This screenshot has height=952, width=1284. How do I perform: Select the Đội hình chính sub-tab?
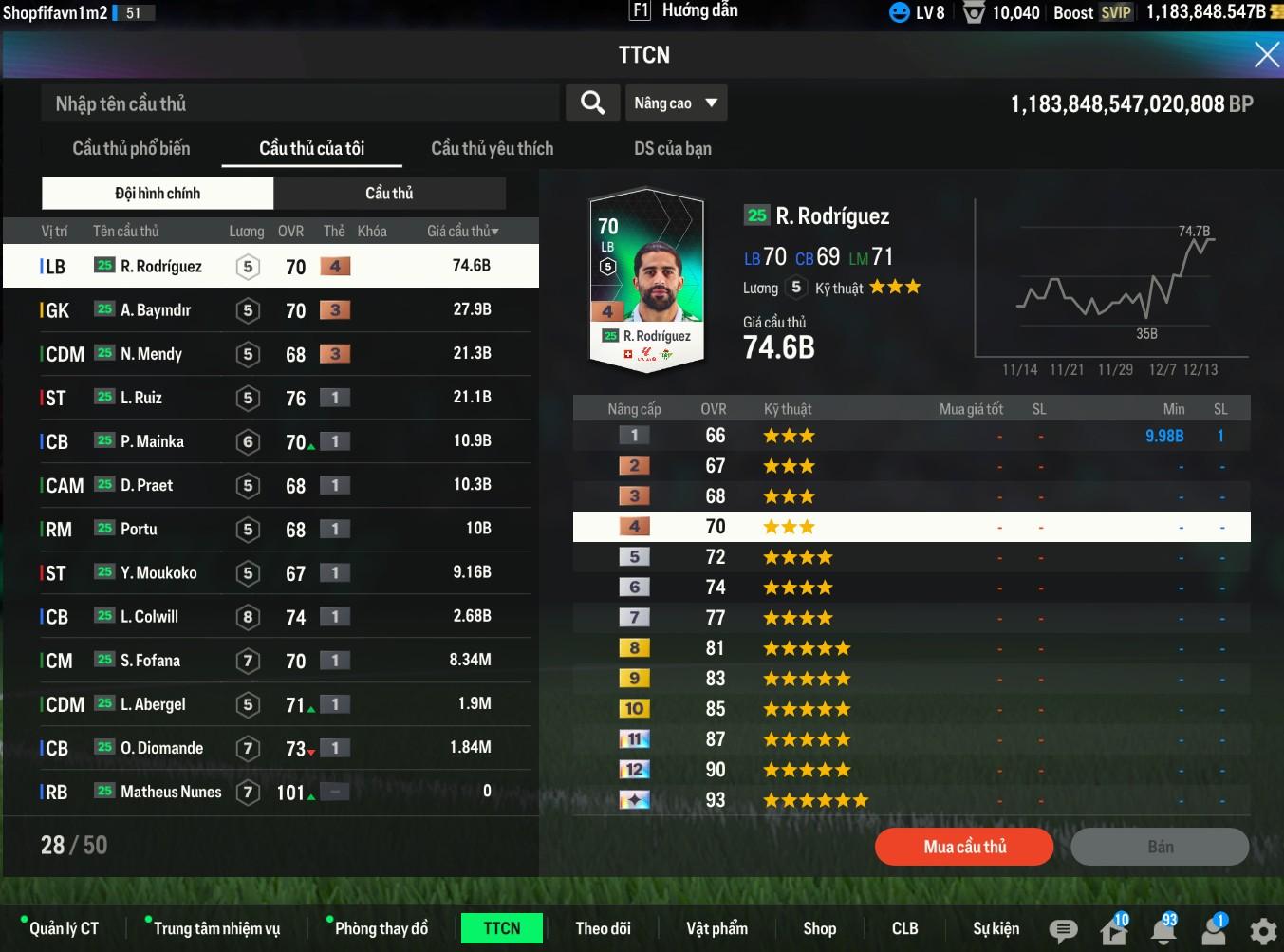(x=158, y=194)
